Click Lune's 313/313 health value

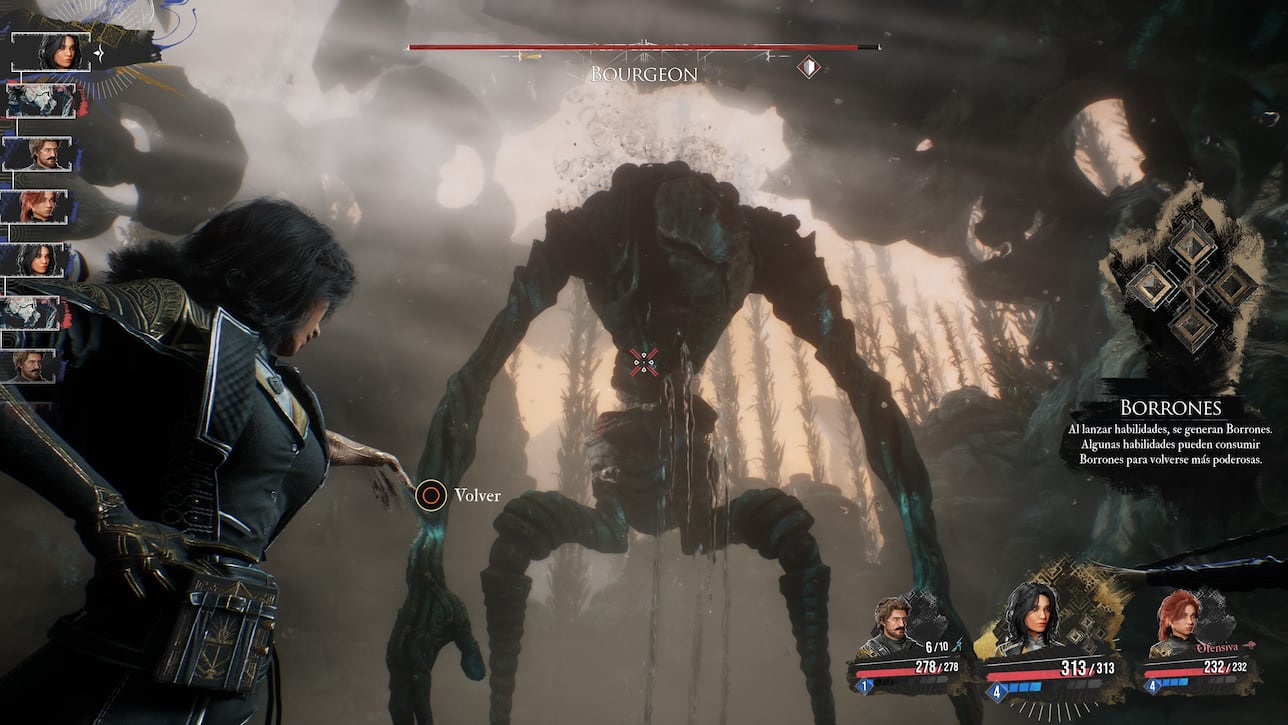[1086, 668]
